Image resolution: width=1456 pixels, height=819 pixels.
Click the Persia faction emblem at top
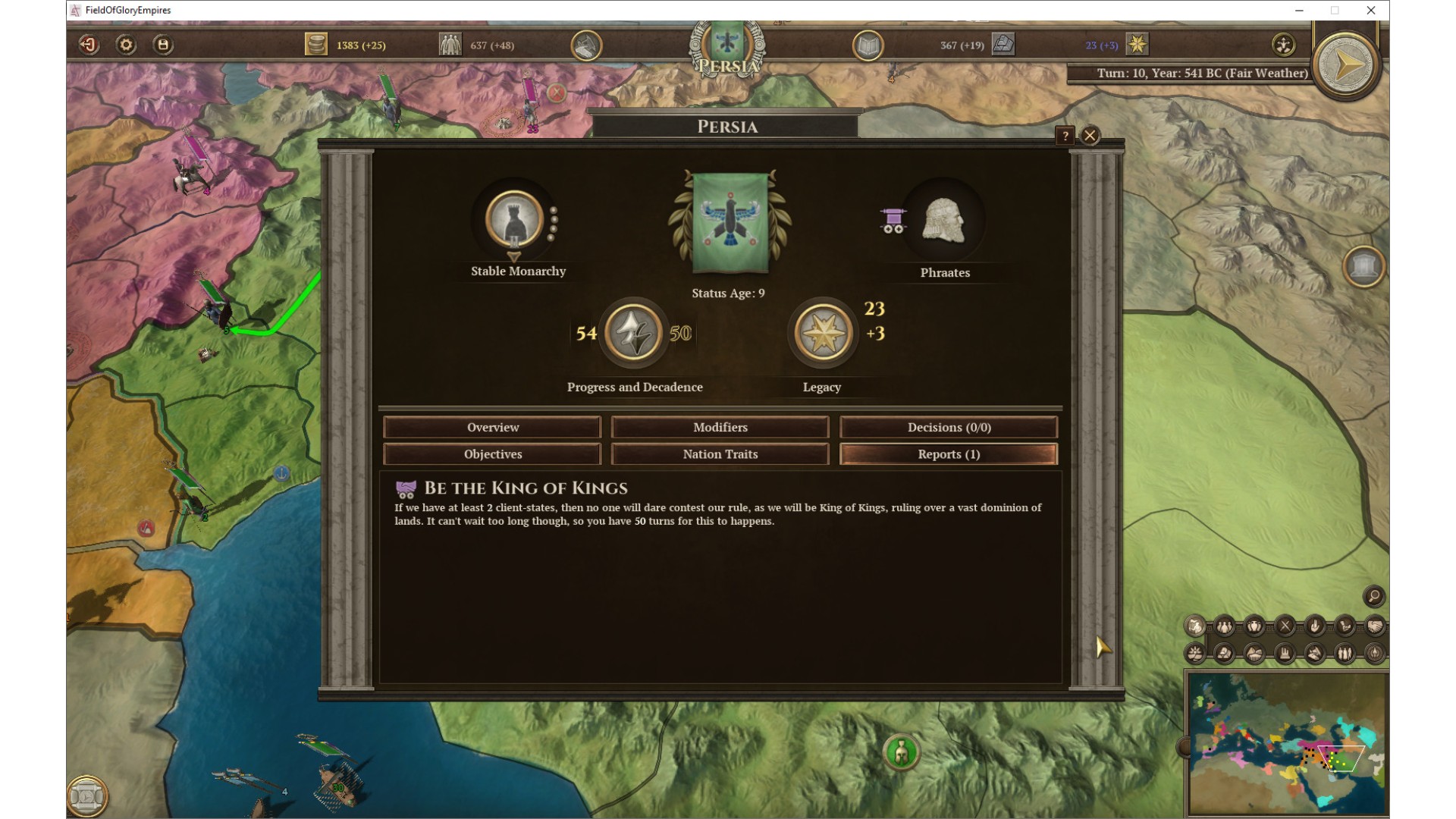[727, 44]
